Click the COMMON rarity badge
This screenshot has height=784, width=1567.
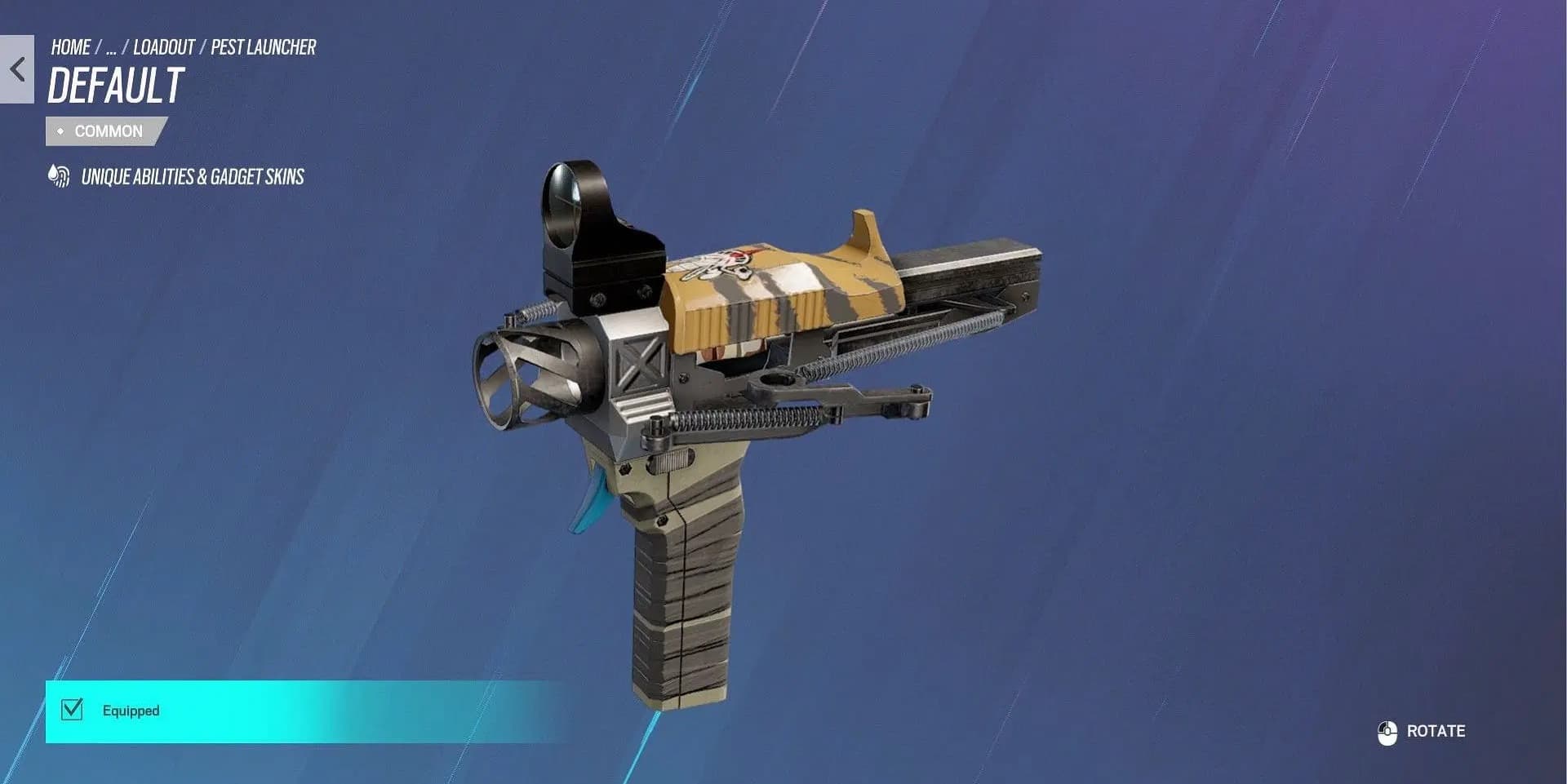[x=106, y=131]
